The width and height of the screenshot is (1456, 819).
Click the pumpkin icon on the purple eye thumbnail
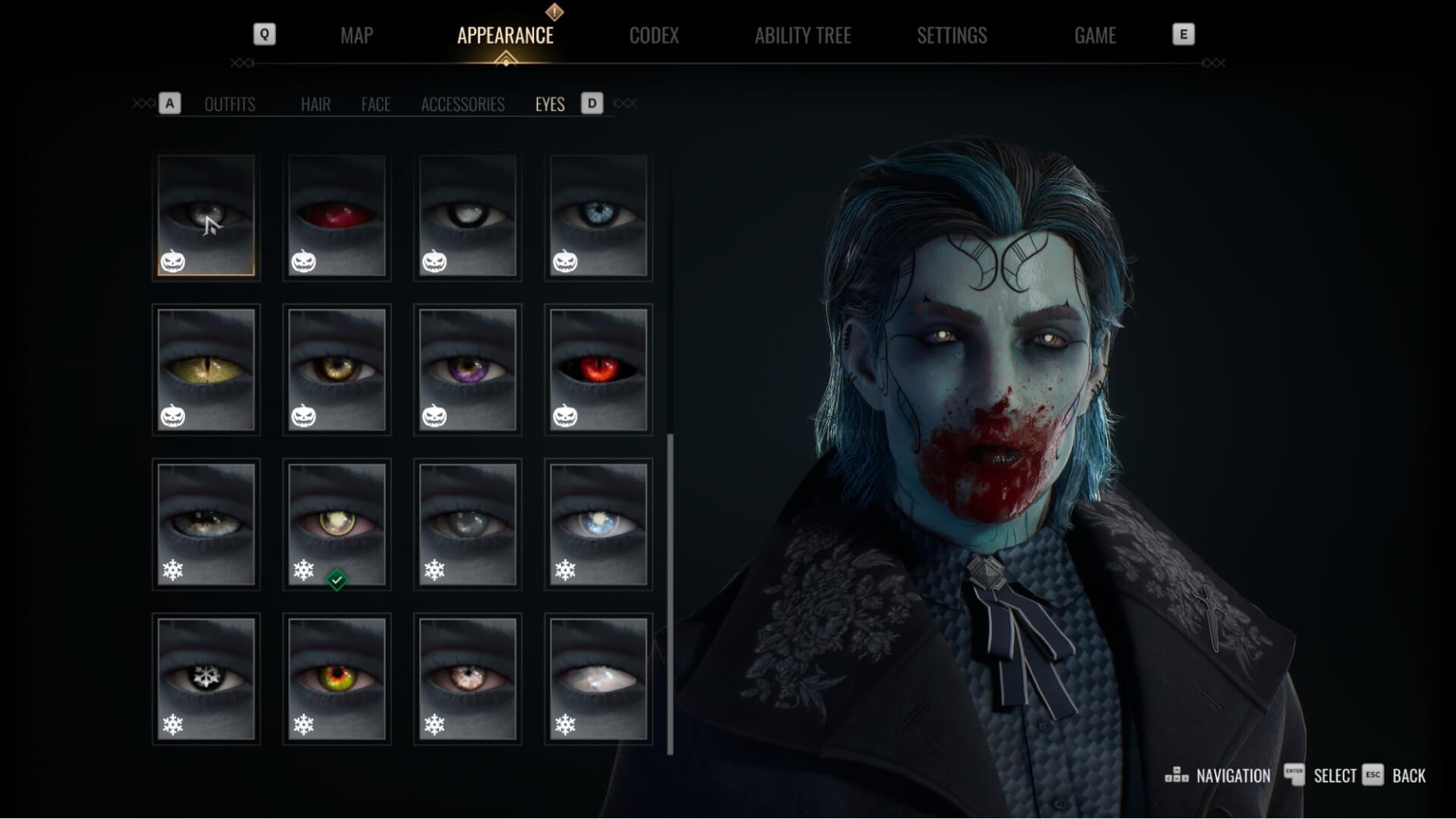pos(435,416)
